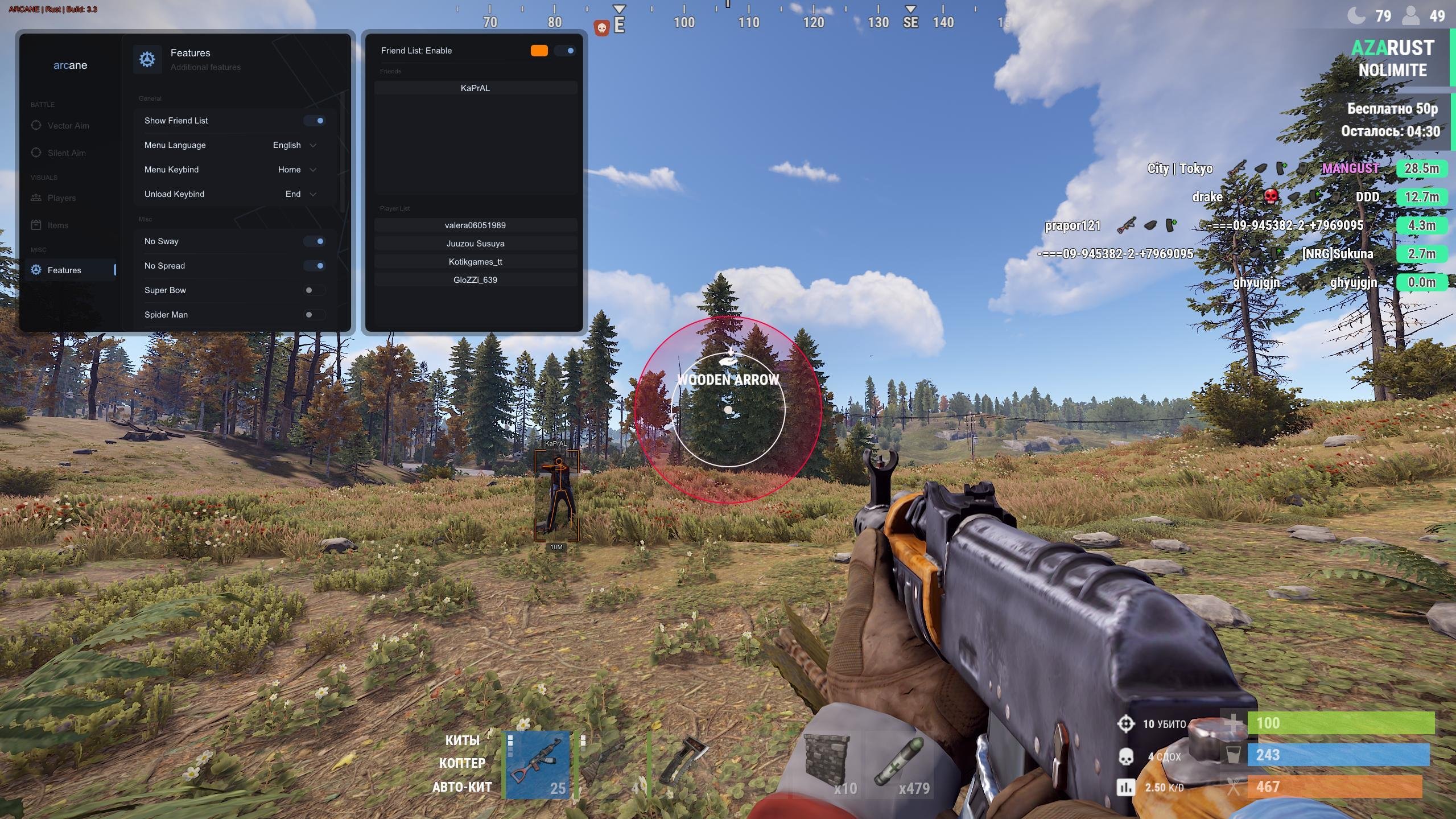This screenshot has width=1456, height=819.
Task: Click the Players icon under Visuals
Action: 36,197
